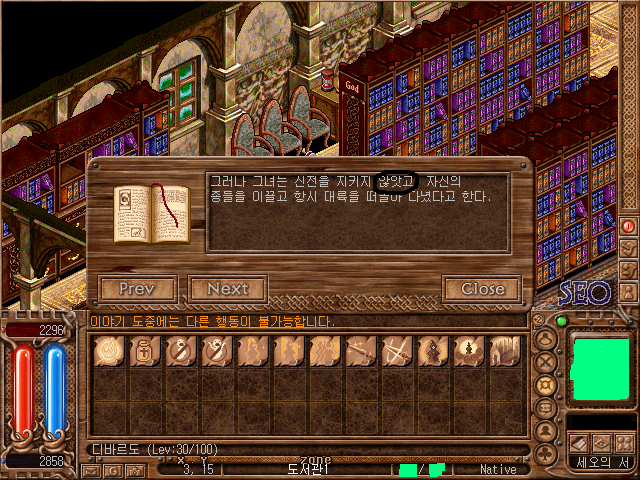This screenshot has height=480, width=640.
Task: Click the small G button at the bottom
Action: (x=114, y=470)
